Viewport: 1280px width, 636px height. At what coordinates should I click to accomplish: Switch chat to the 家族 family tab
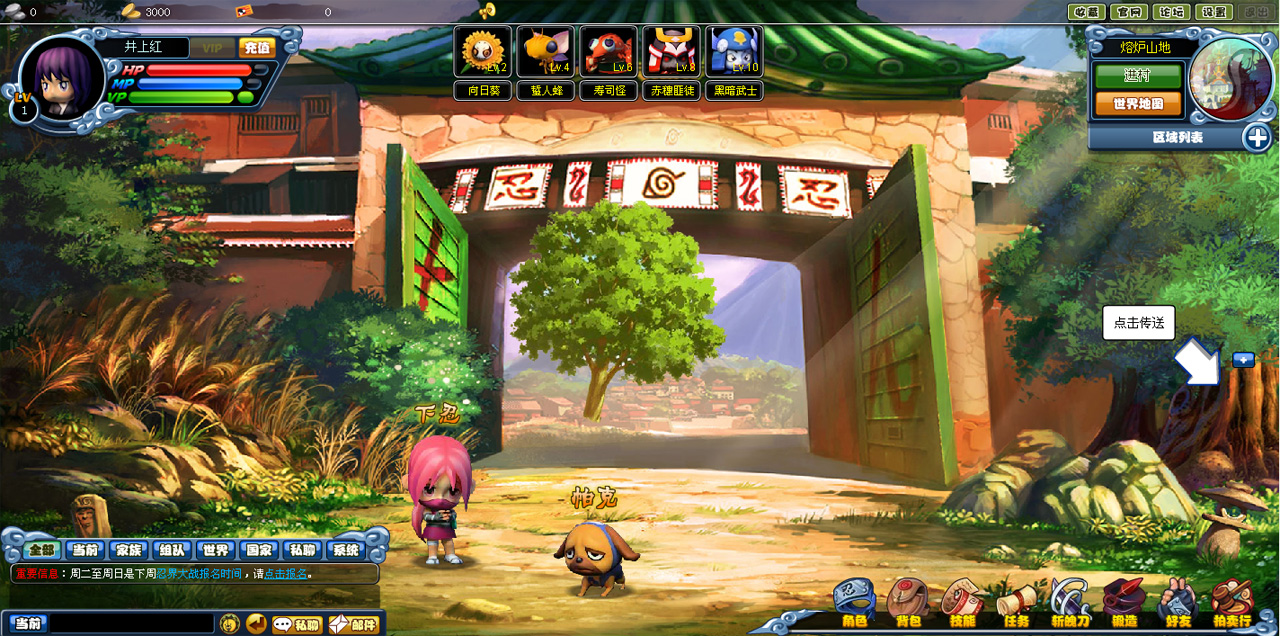128,550
